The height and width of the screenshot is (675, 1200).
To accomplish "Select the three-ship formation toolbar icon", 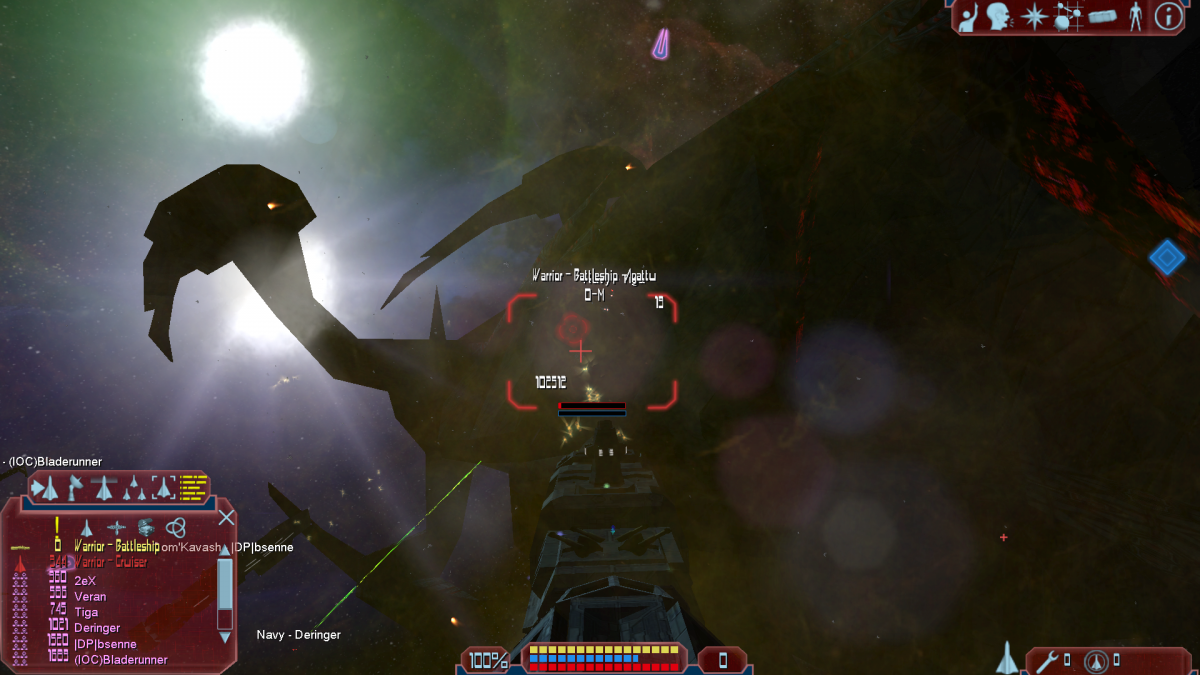I will (133, 487).
